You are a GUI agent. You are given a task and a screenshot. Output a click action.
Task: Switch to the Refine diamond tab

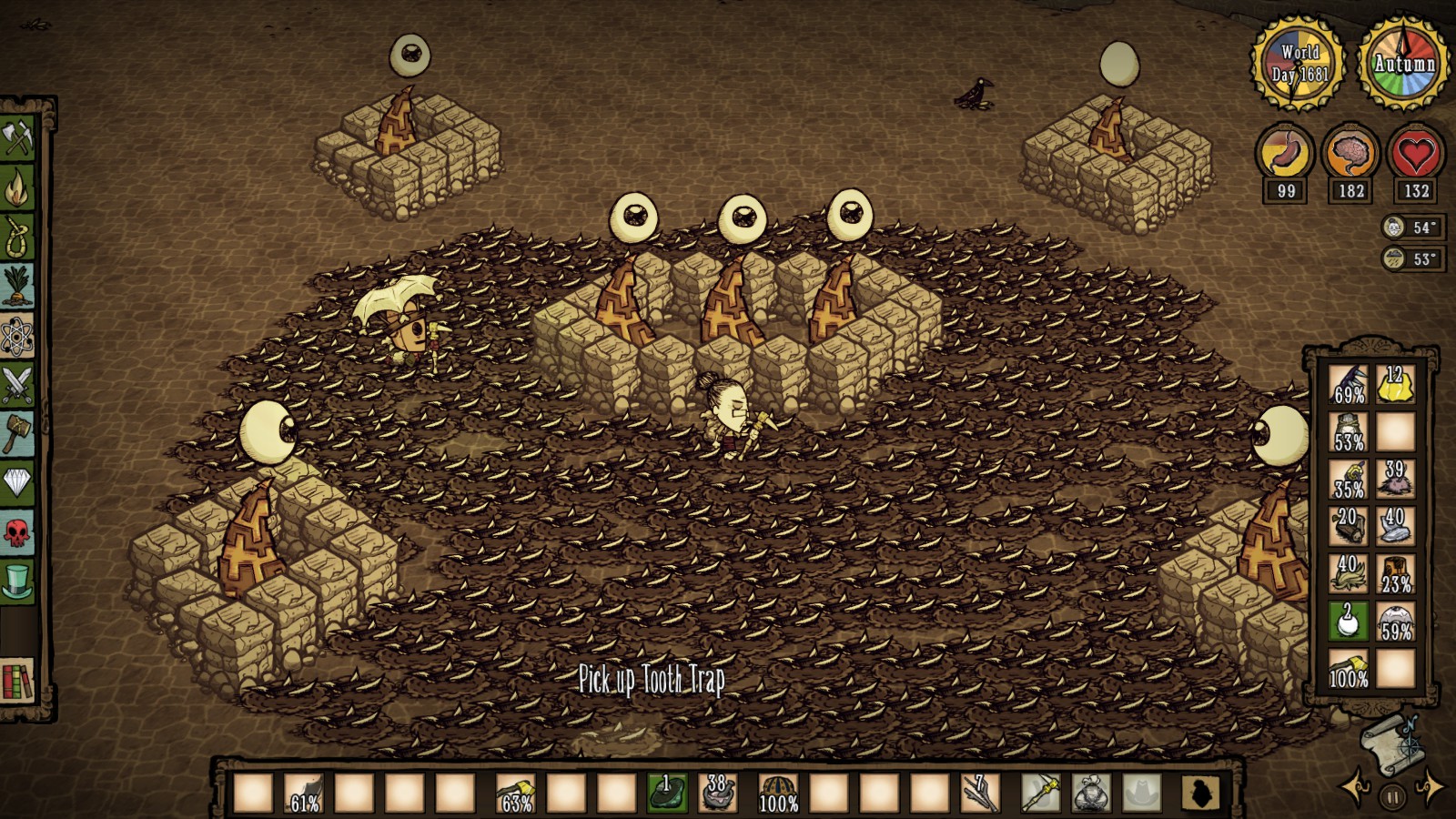17,482
